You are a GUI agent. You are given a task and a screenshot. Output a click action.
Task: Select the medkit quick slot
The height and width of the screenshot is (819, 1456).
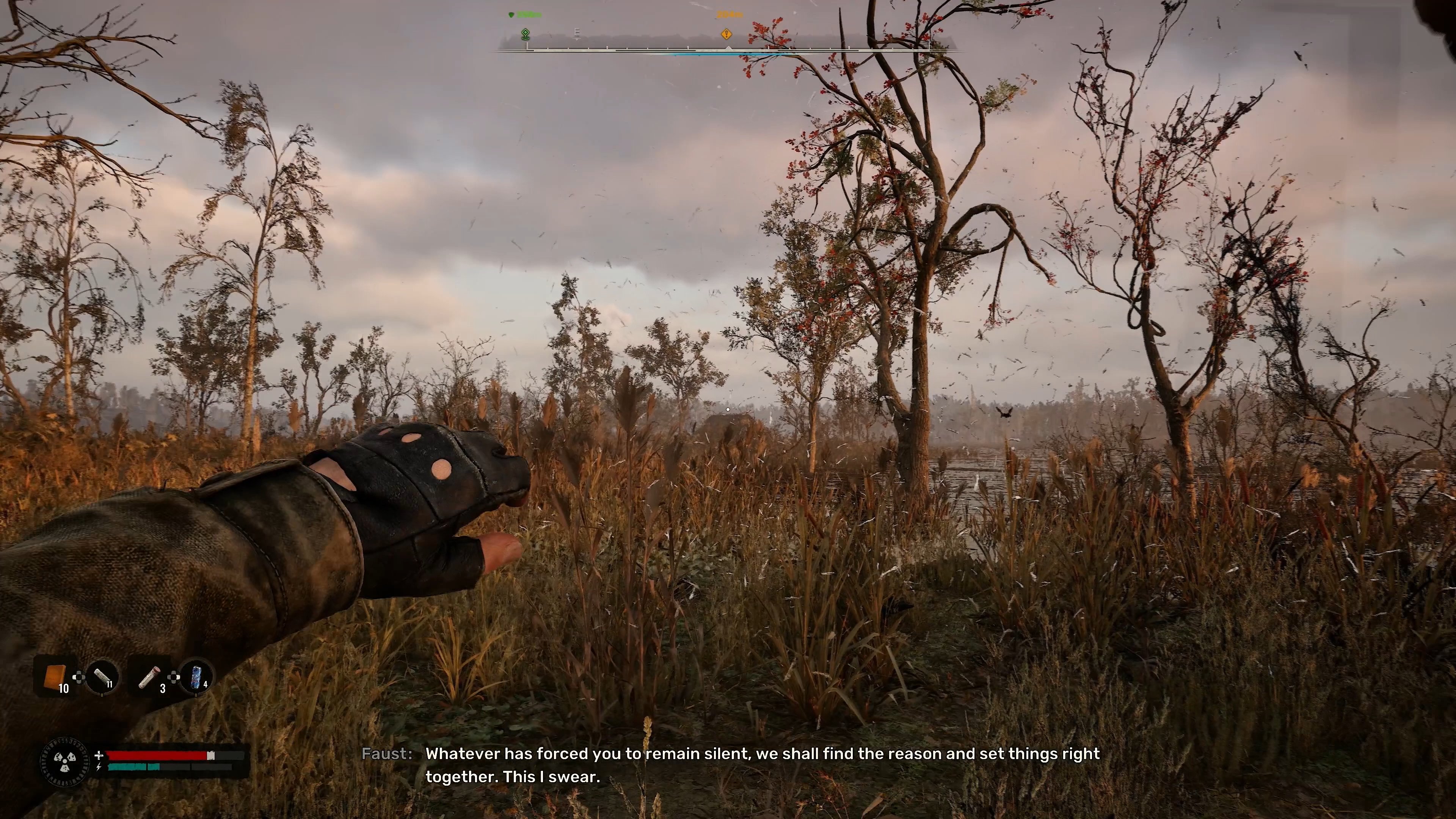click(150, 676)
